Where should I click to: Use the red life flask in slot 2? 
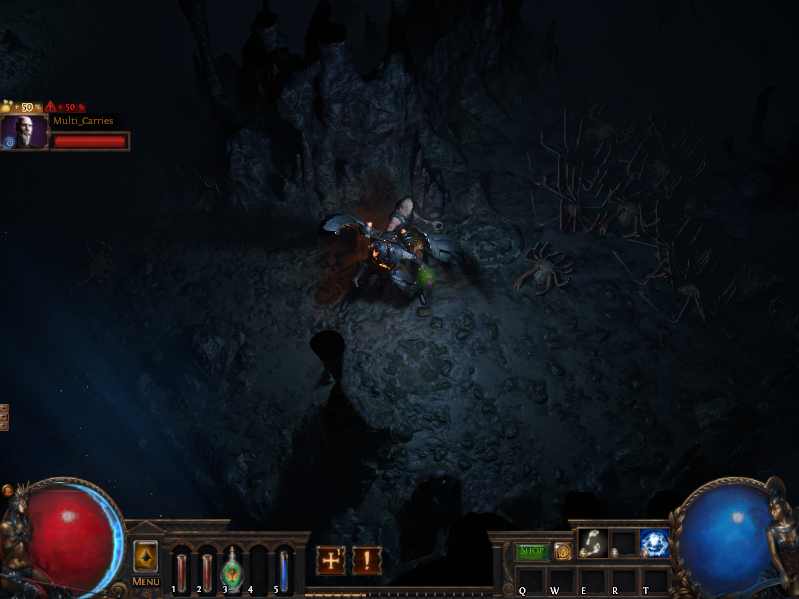point(206,568)
